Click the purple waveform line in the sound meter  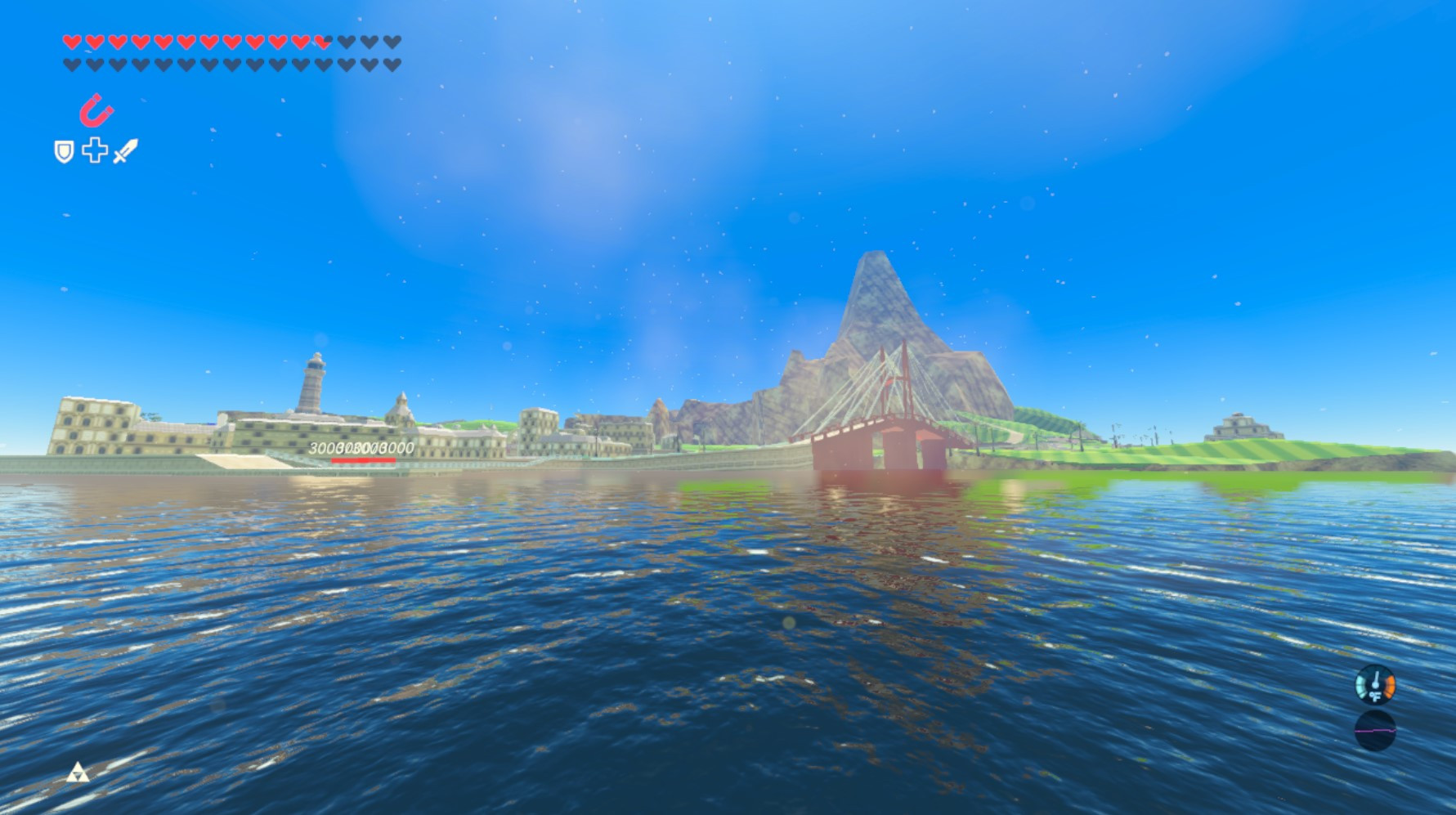pyautogui.click(x=1375, y=731)
